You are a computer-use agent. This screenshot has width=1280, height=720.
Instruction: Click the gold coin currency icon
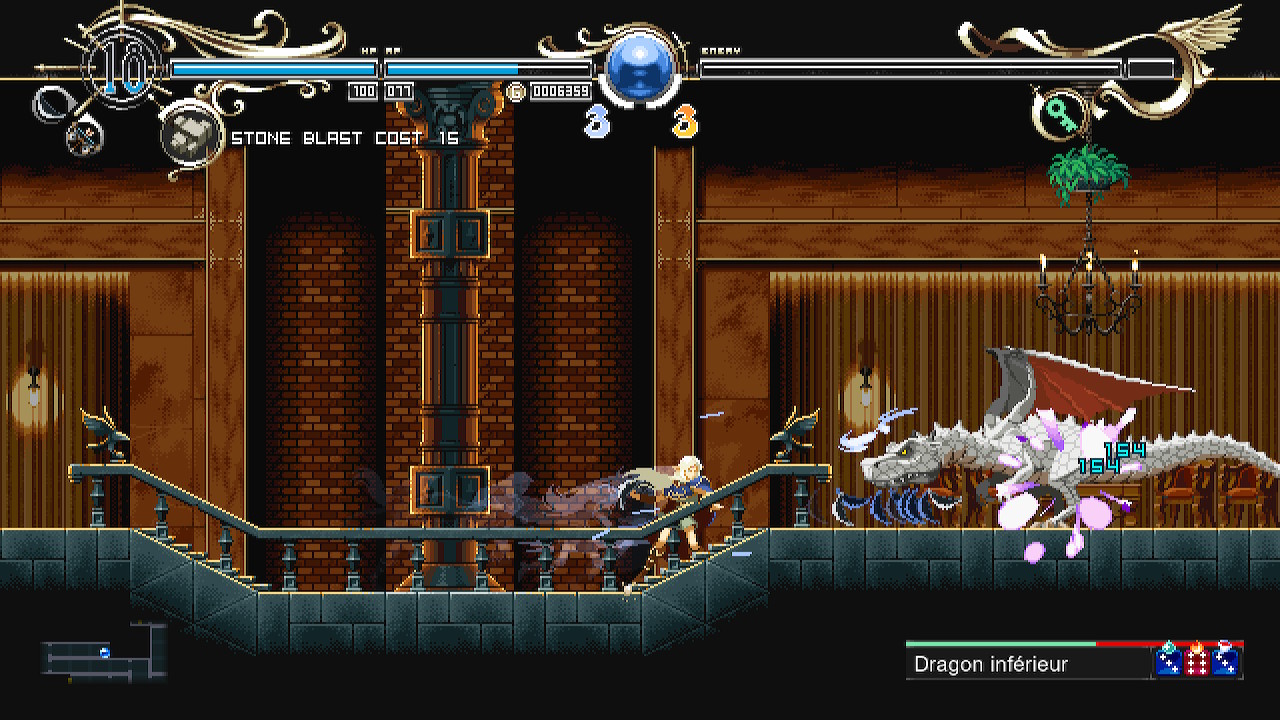[517, 92]
